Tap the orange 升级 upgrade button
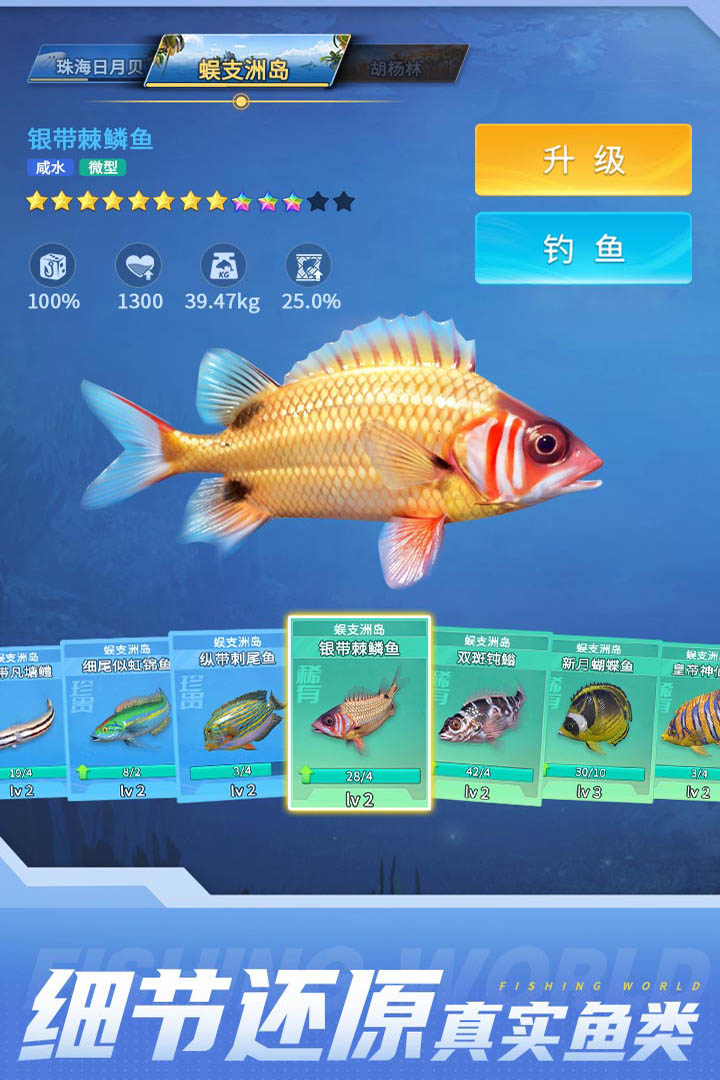This screenshot has height=1080, width=720. click(x=583, y=160)
